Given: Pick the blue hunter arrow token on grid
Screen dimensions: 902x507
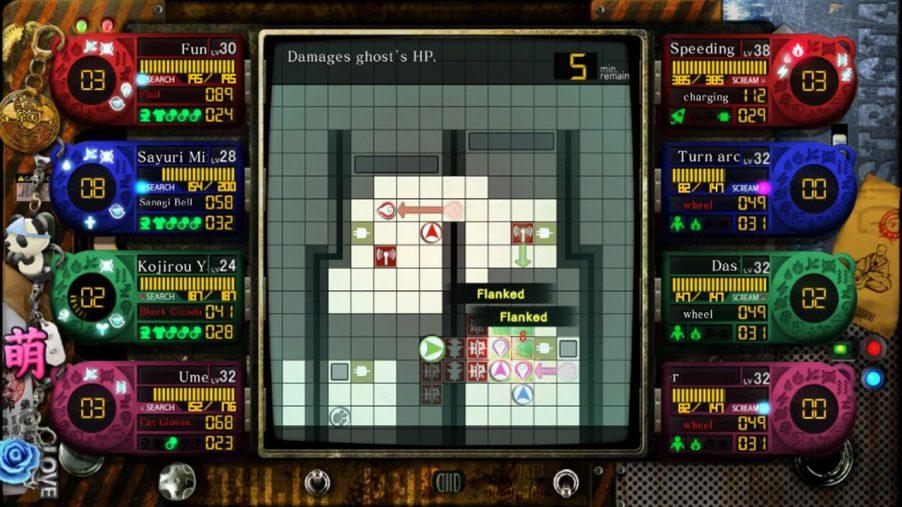Looking at the screenshot, I should [x=522, y=395].
